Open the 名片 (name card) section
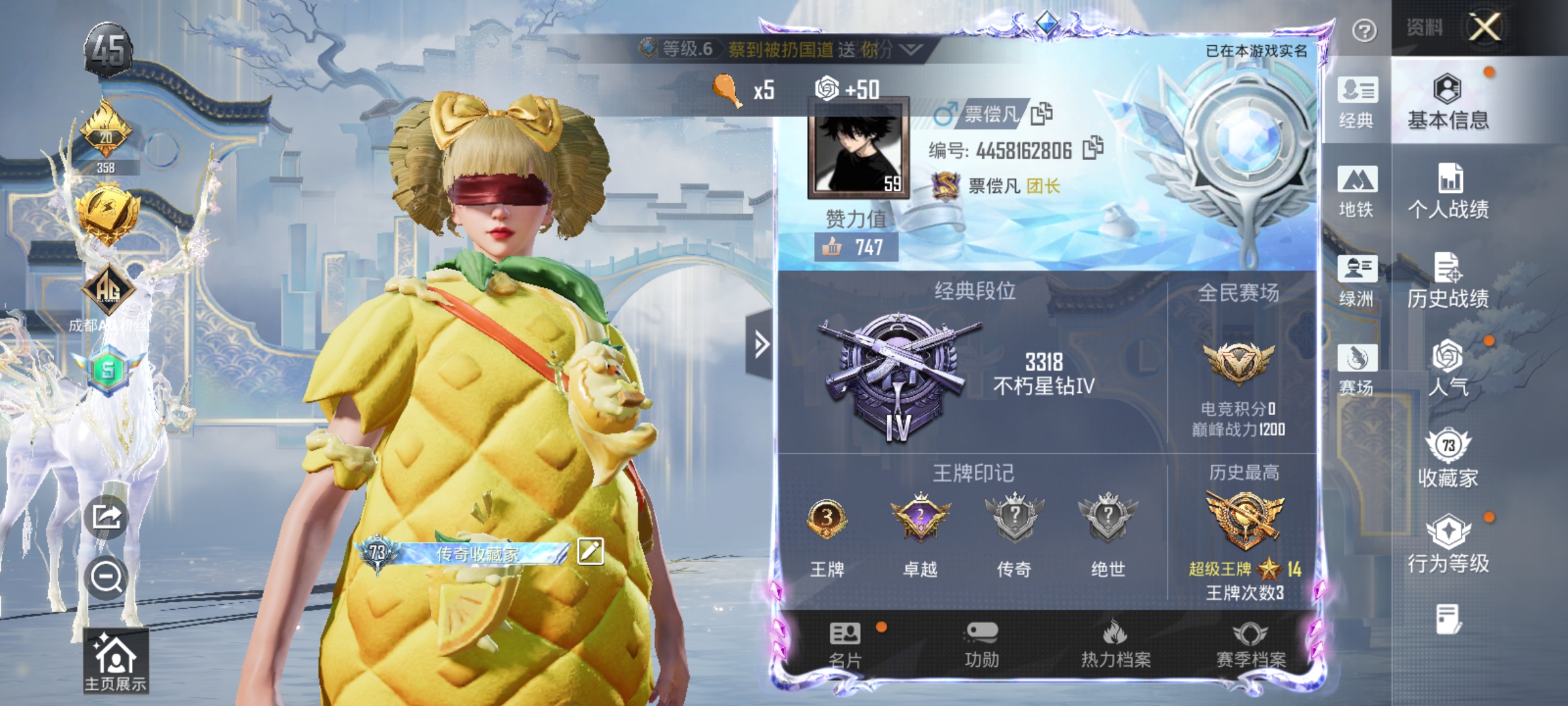Viewport: 1568px width, 706px height. click(845, 645)
